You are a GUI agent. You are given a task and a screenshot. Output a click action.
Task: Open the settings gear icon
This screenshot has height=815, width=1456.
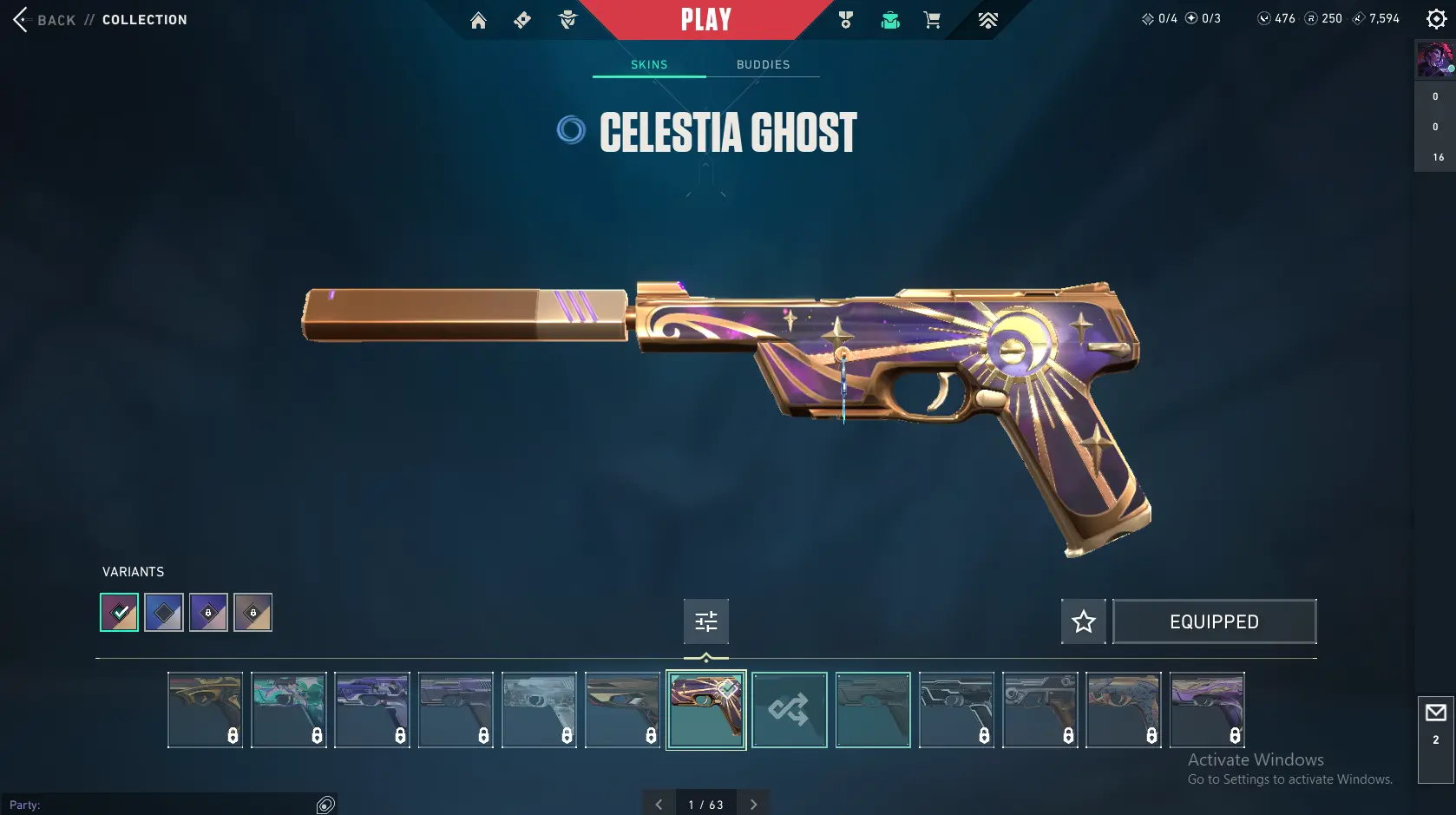point(1436,19)
